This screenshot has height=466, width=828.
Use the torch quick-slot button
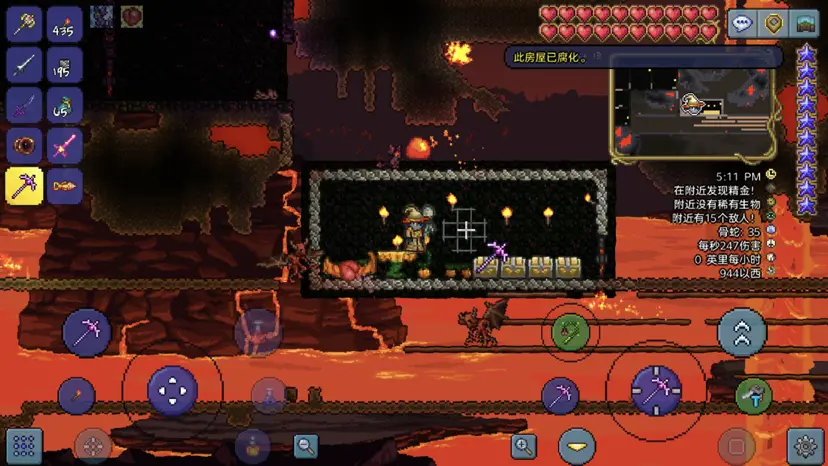tap(76, 396)
